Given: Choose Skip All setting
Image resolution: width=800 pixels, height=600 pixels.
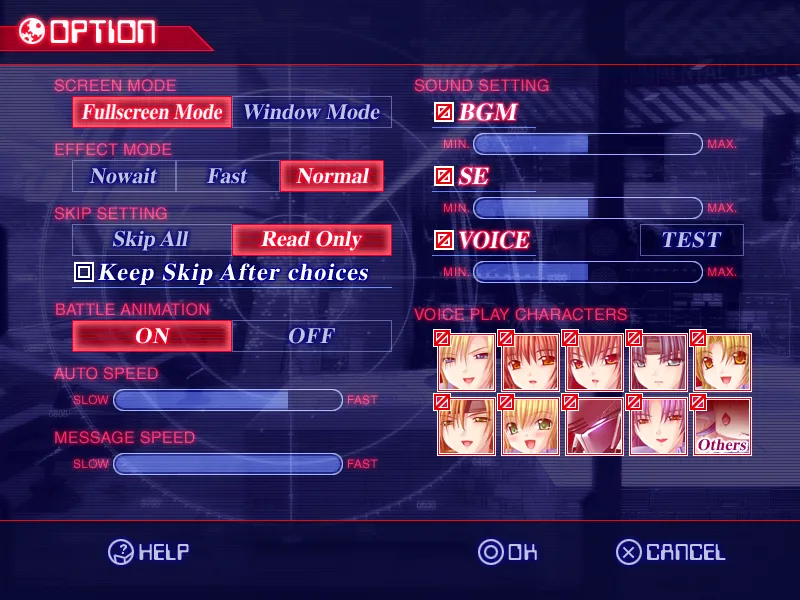Looking at the screenshot, I should tap(151, 239).
